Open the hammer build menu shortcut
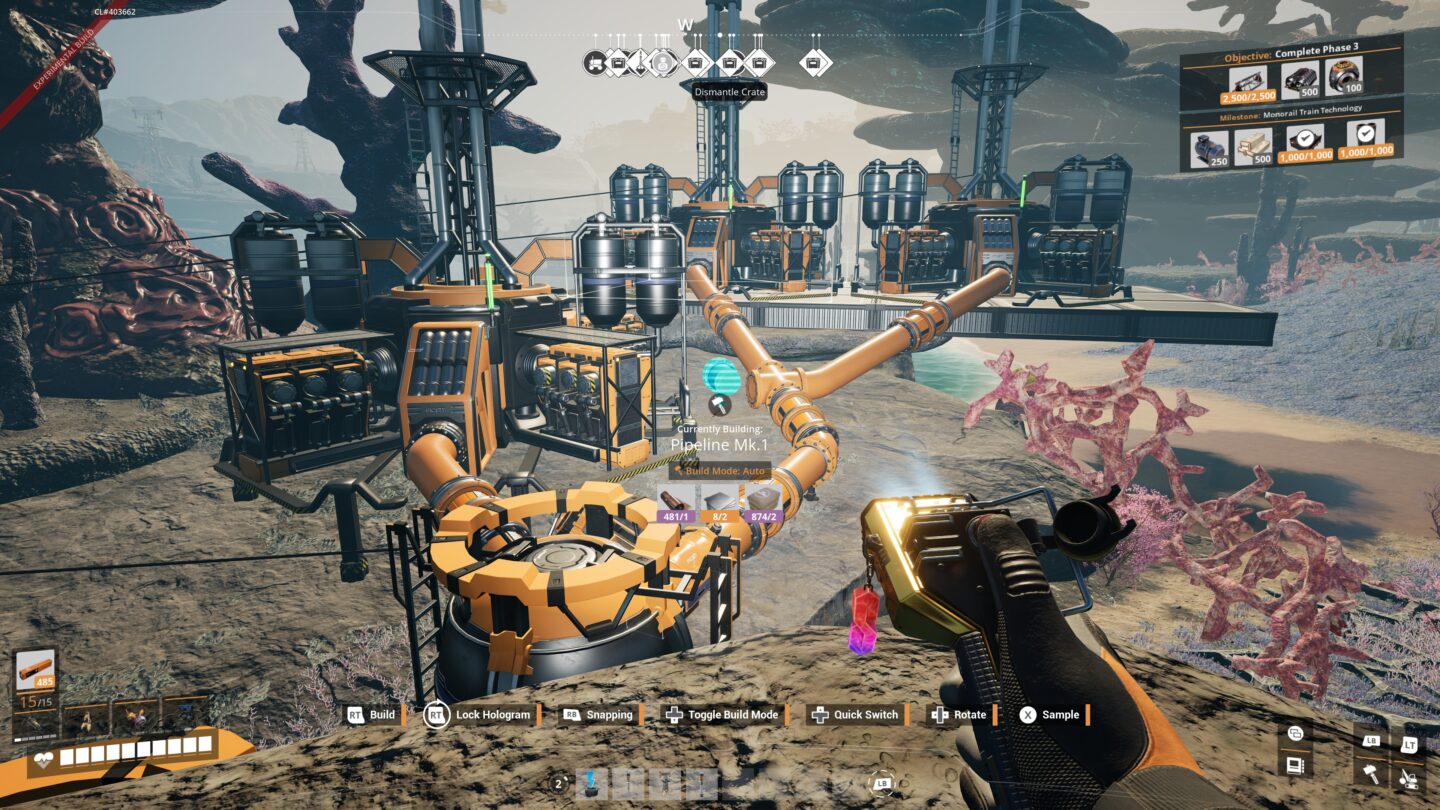The height and width of the screenshot is (810, 1440). pos(1370,775)
